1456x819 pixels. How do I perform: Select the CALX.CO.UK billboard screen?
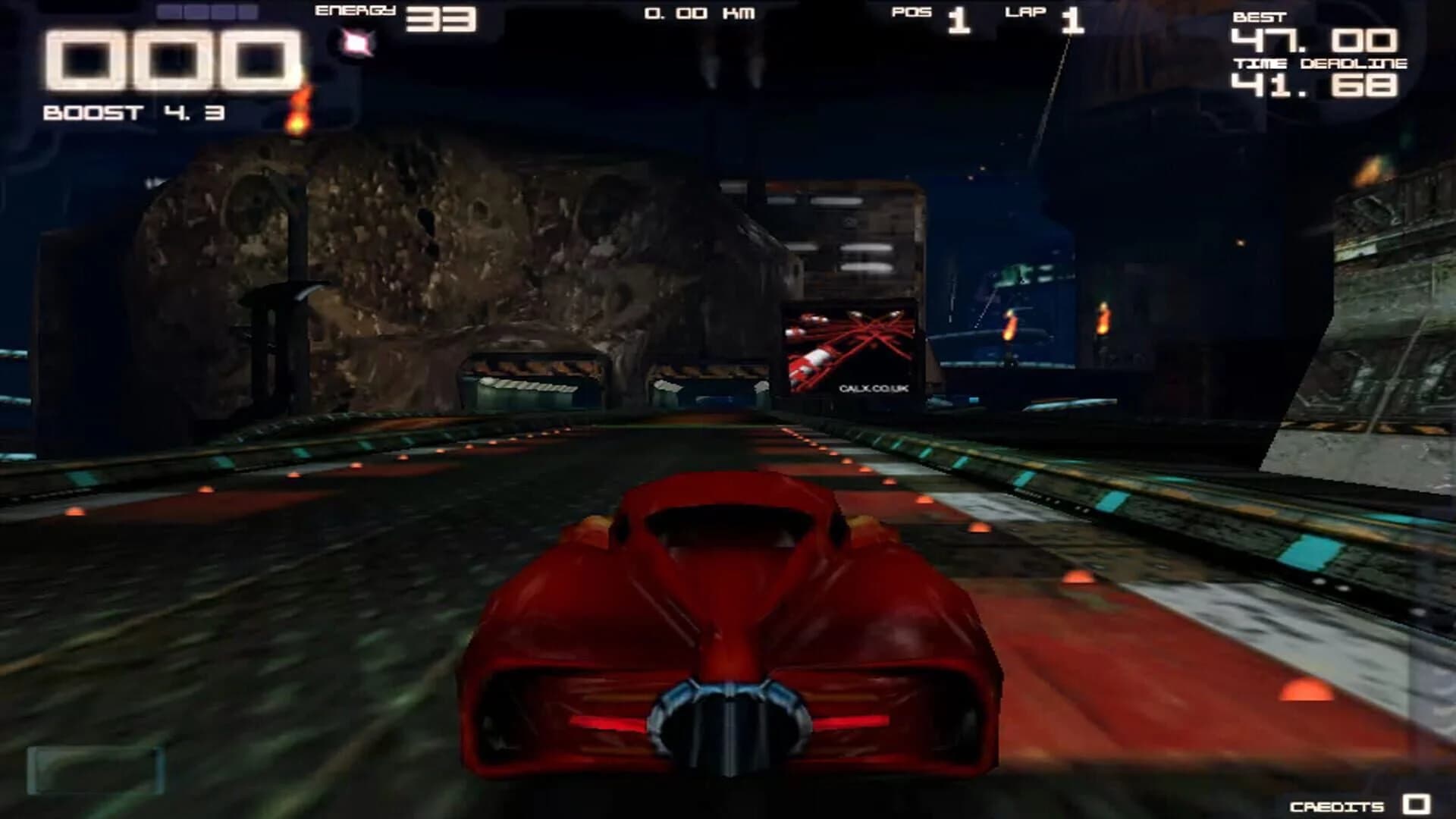tap(849, 349)
